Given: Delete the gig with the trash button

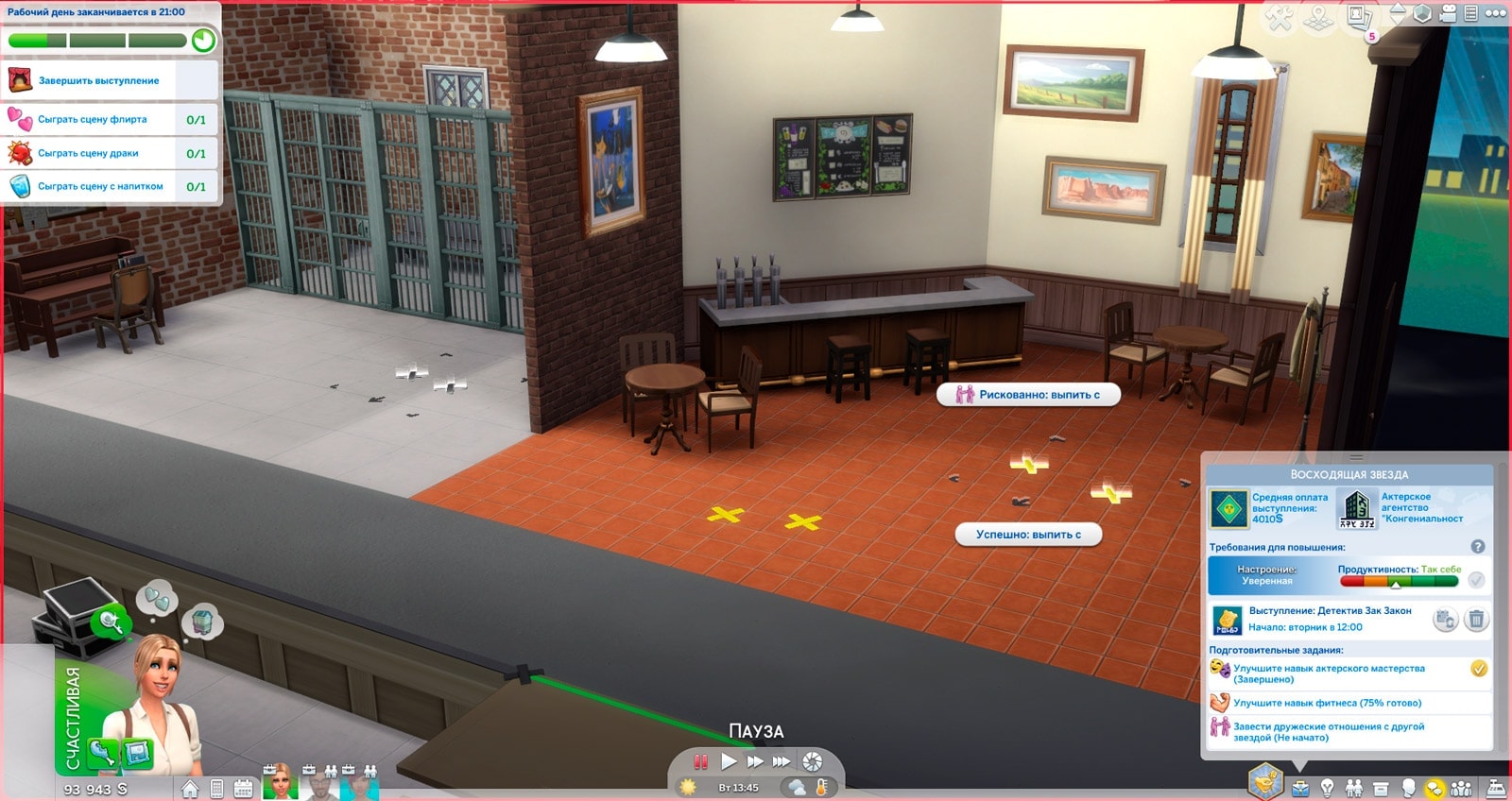Looking at the screenshot, I should click(x=1476, y=620).
